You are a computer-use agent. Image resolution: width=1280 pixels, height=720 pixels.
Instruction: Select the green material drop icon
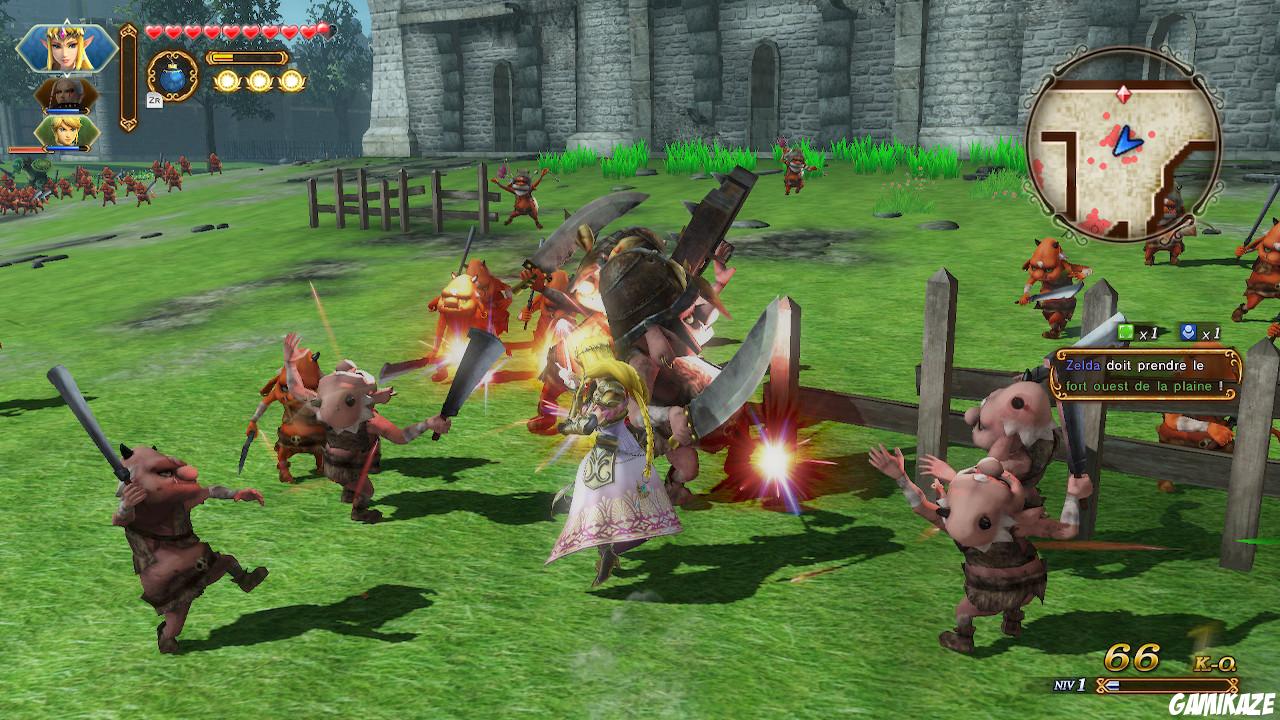pyautogui.click(x=1125, y=332)
